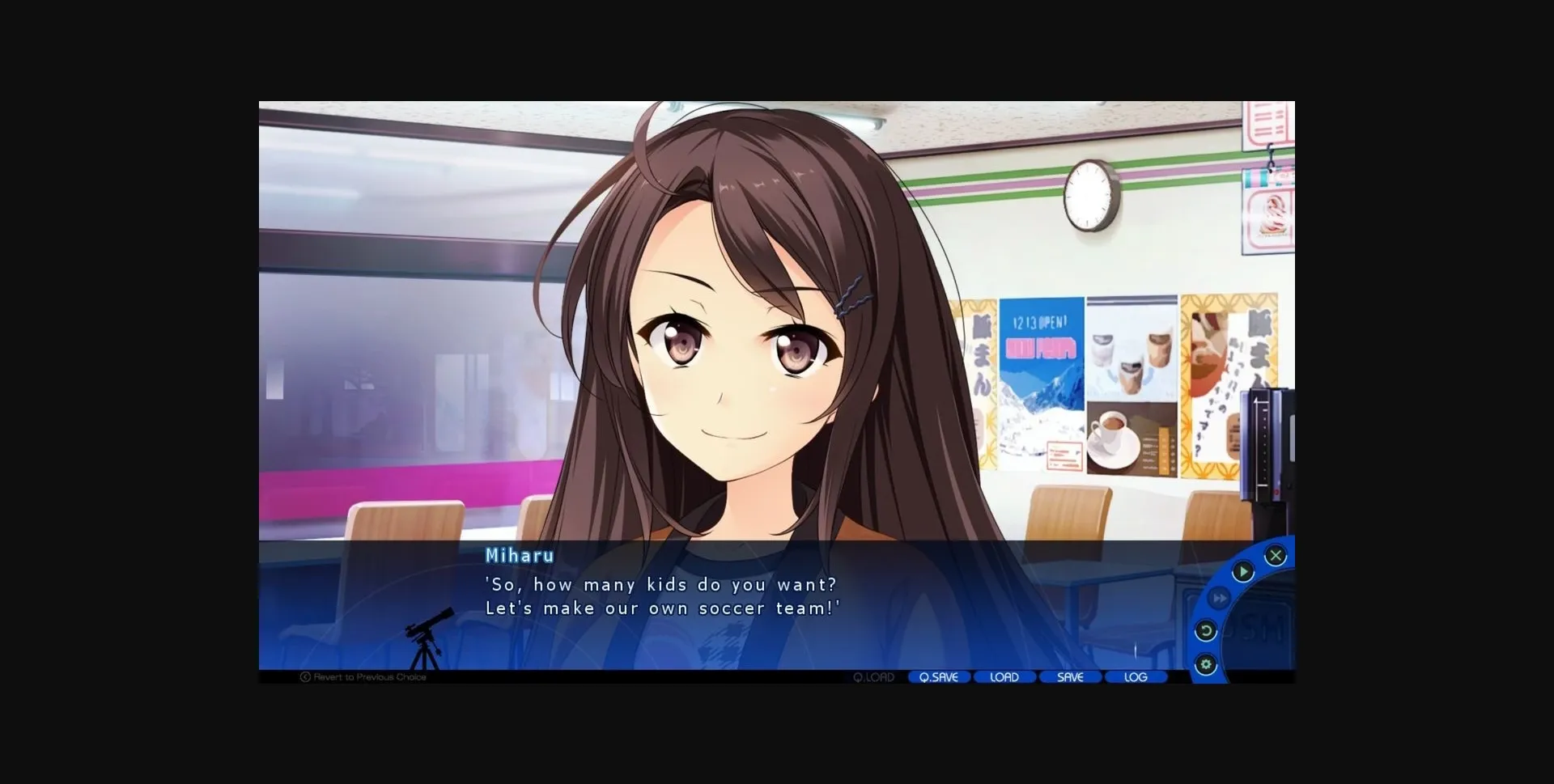The height and width of the screenshot is (784, 1554).
Task: Open the SAVE screen
Action: coord(1070,676)
